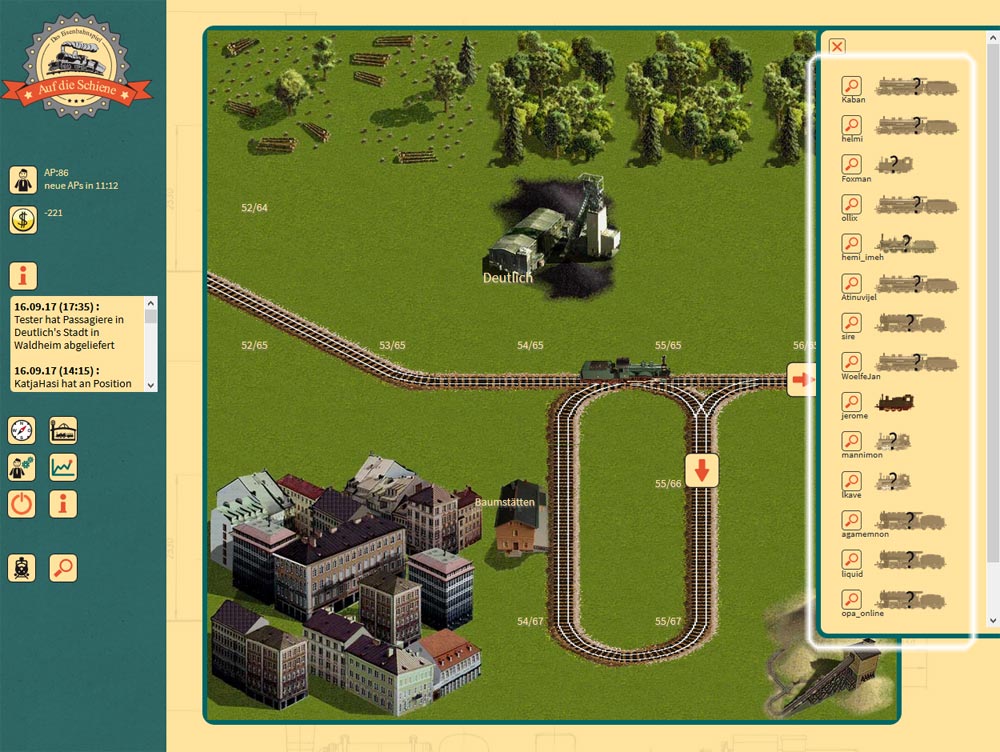
Task: Open the statistics chart icon
Action: click(64, 467)
